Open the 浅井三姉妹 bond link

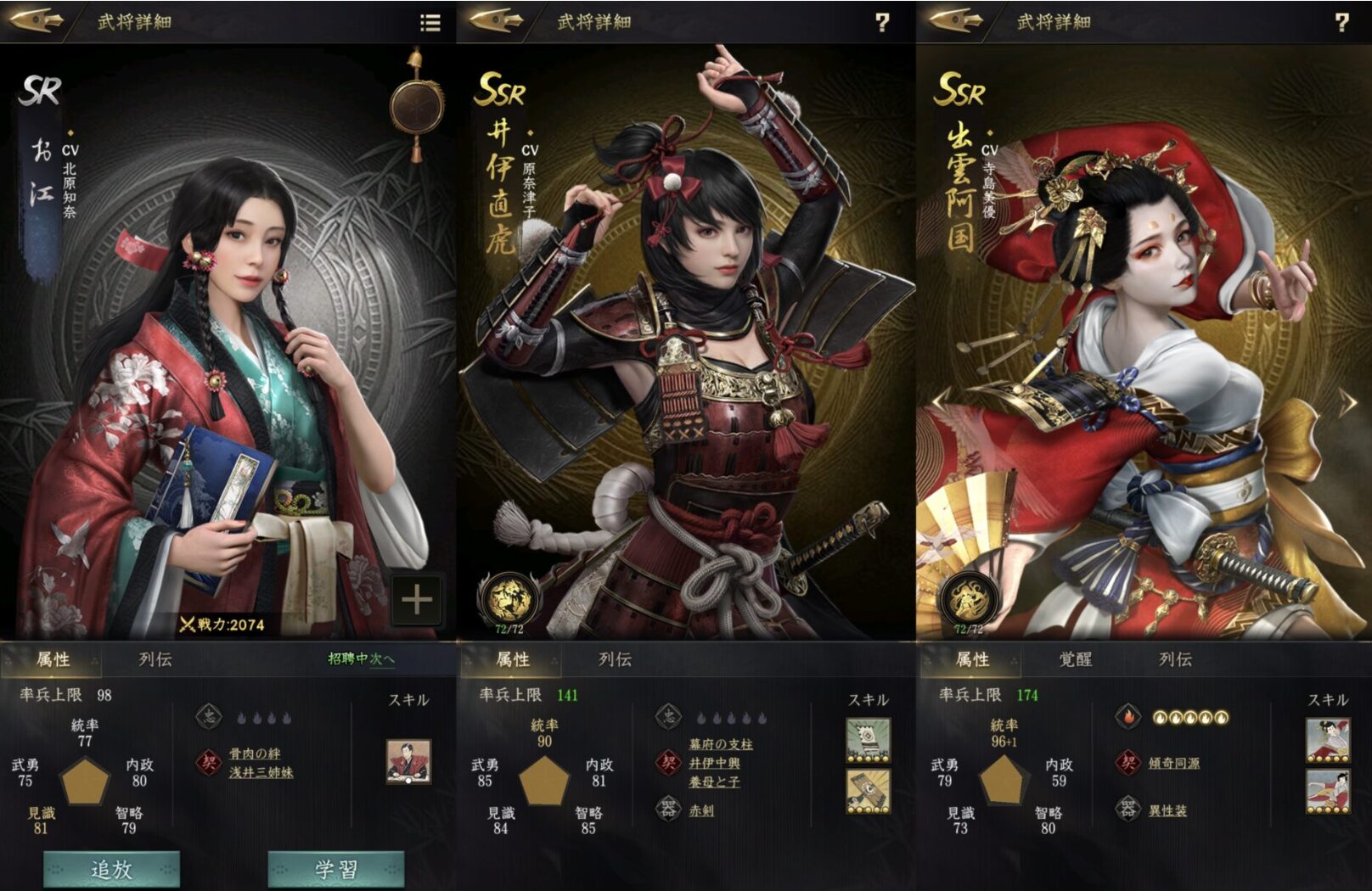click(261, 772)
